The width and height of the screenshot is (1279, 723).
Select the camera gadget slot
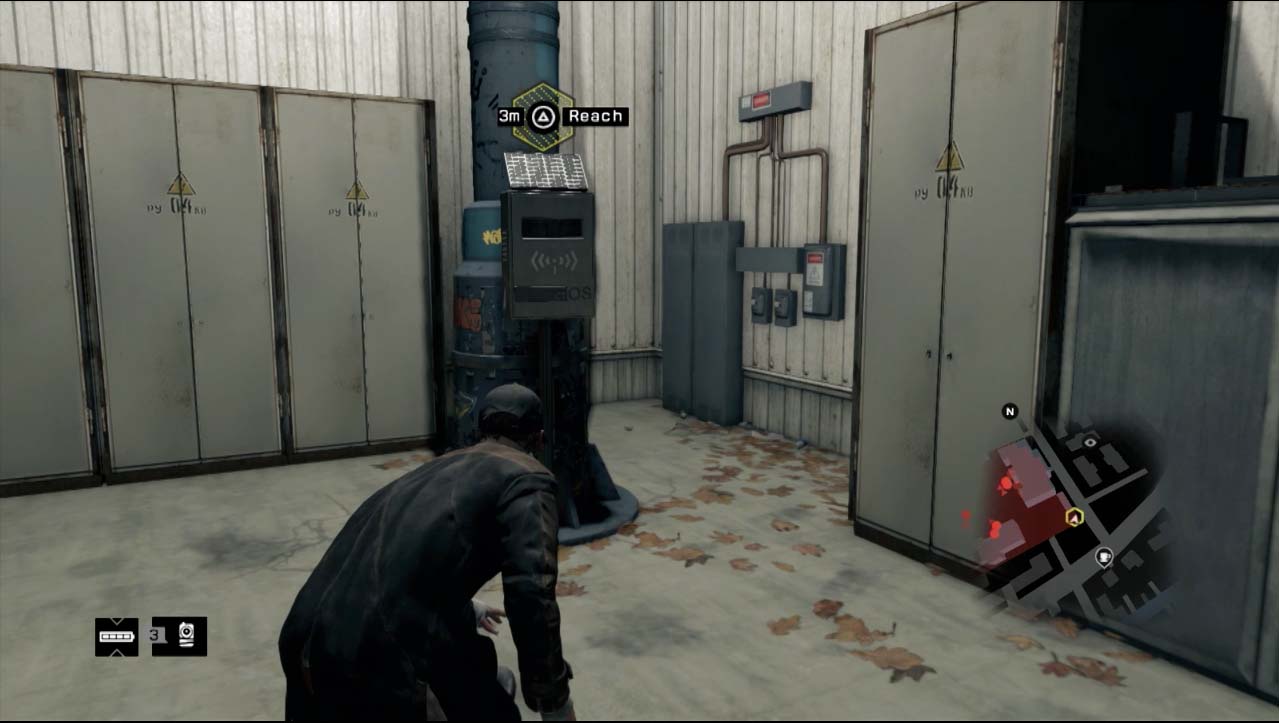click(187, 636)
